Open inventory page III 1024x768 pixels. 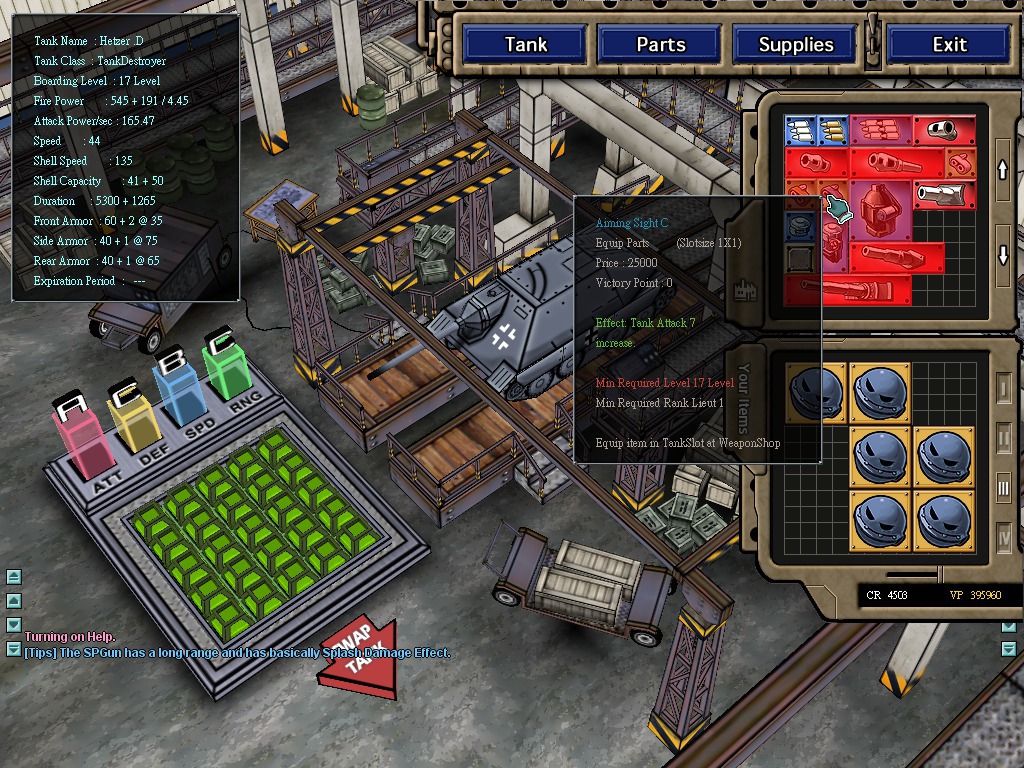point(1004,488)
